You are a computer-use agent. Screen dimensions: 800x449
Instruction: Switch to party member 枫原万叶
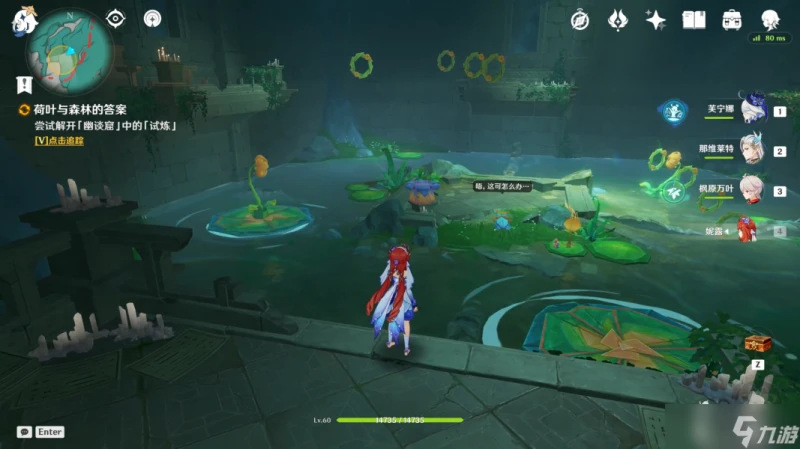pos(752,189)
